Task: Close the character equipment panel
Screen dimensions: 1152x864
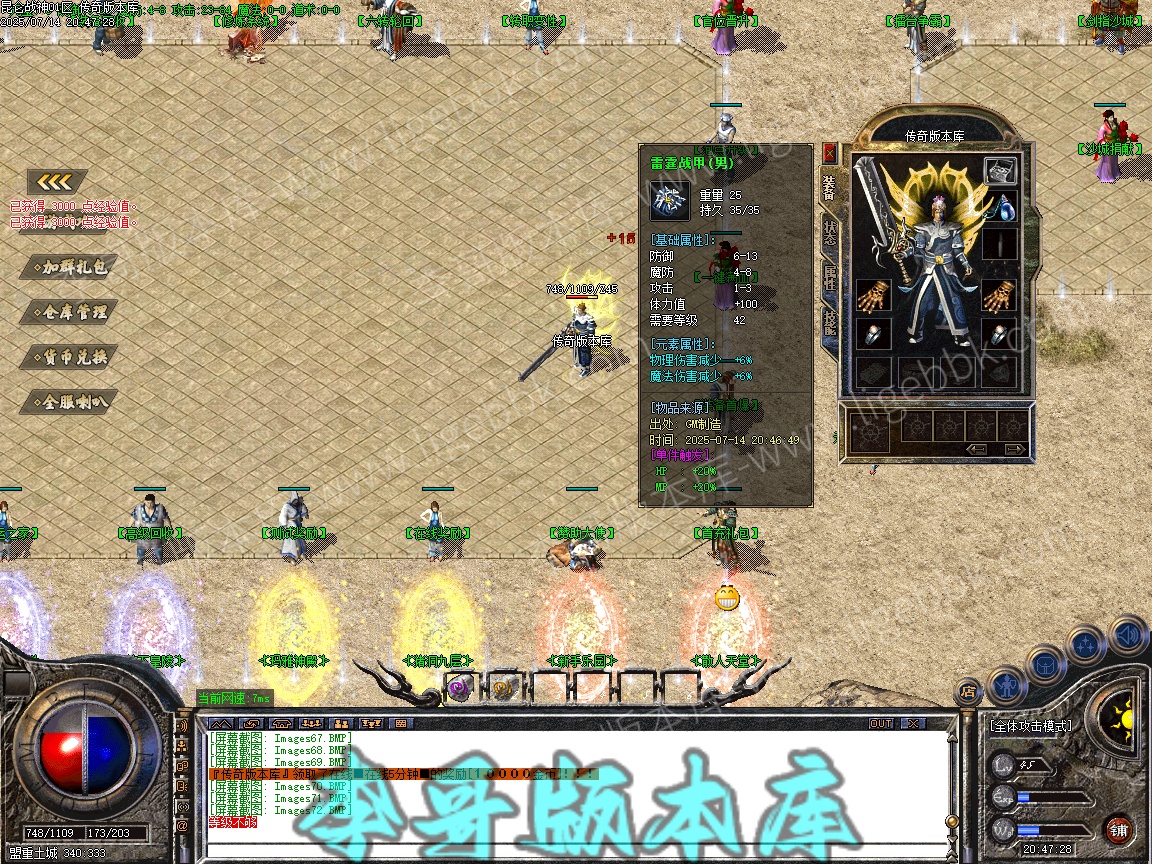Action: click(x=829, y=153)
